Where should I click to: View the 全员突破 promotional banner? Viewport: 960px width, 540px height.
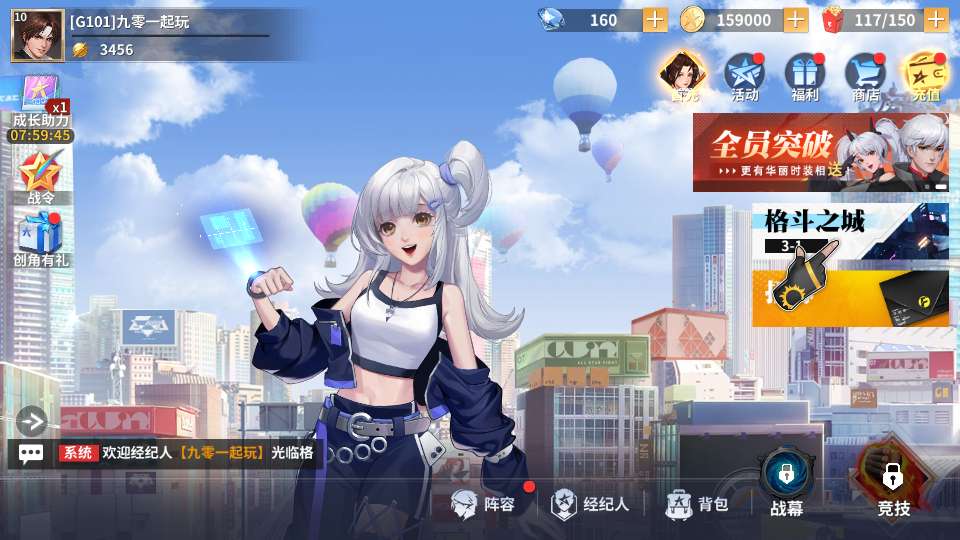[820, 152]
